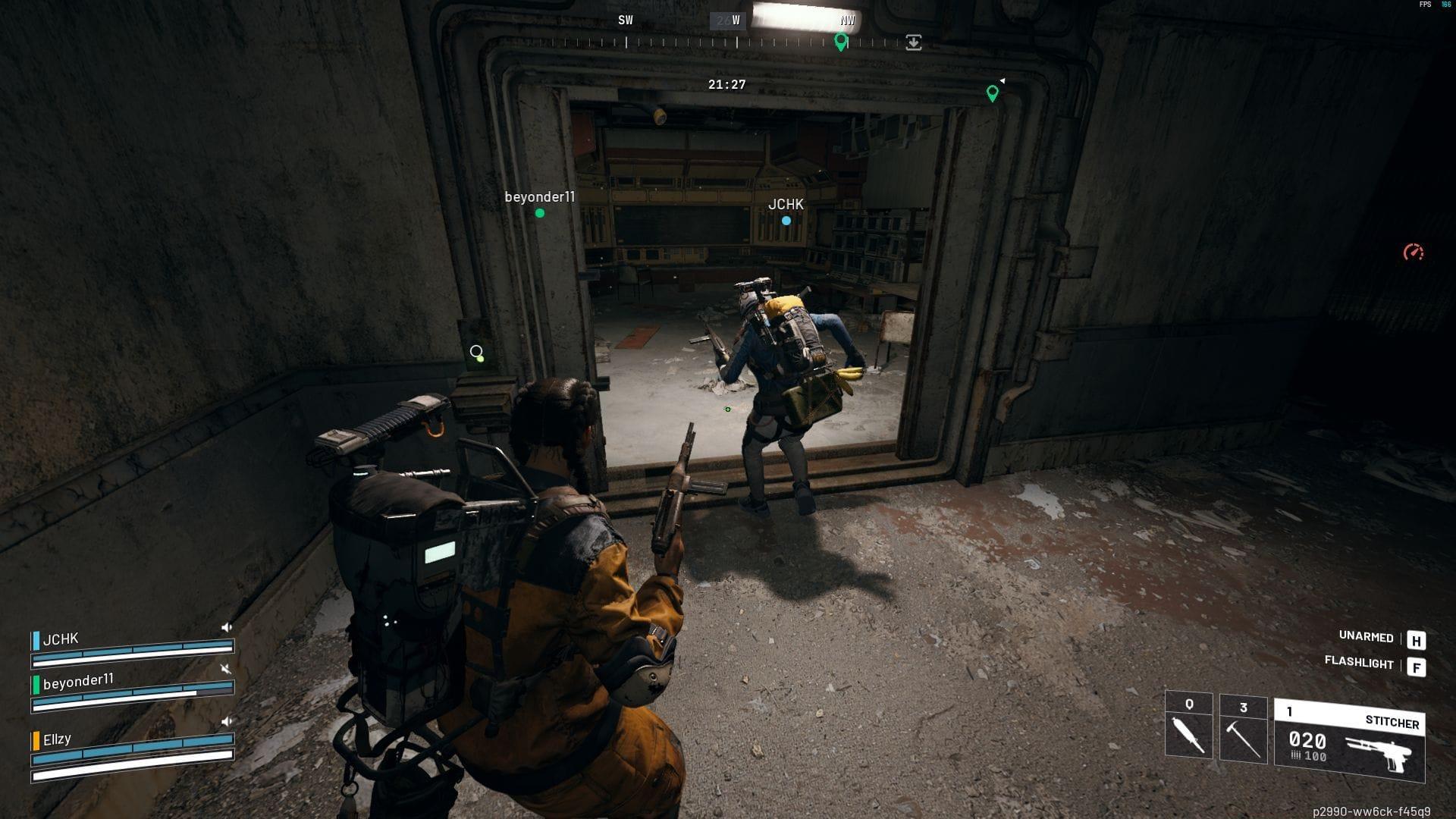Unmute beyonder11's muted speaker icon
The height and width of the screenshot is (819, 1456).
(x=227, y=670)
